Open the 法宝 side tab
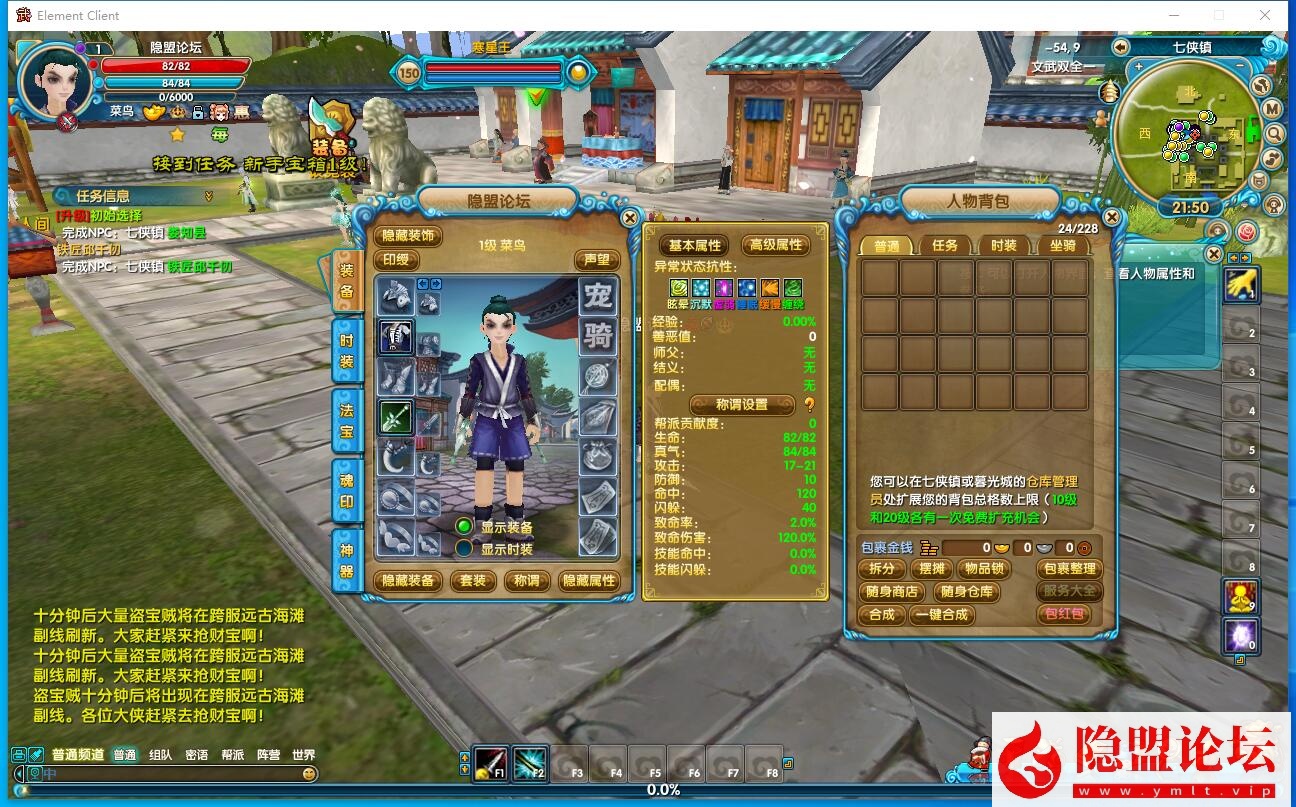Image resolution: width=1296 pixels, height=807 pixels. [346, 422]
